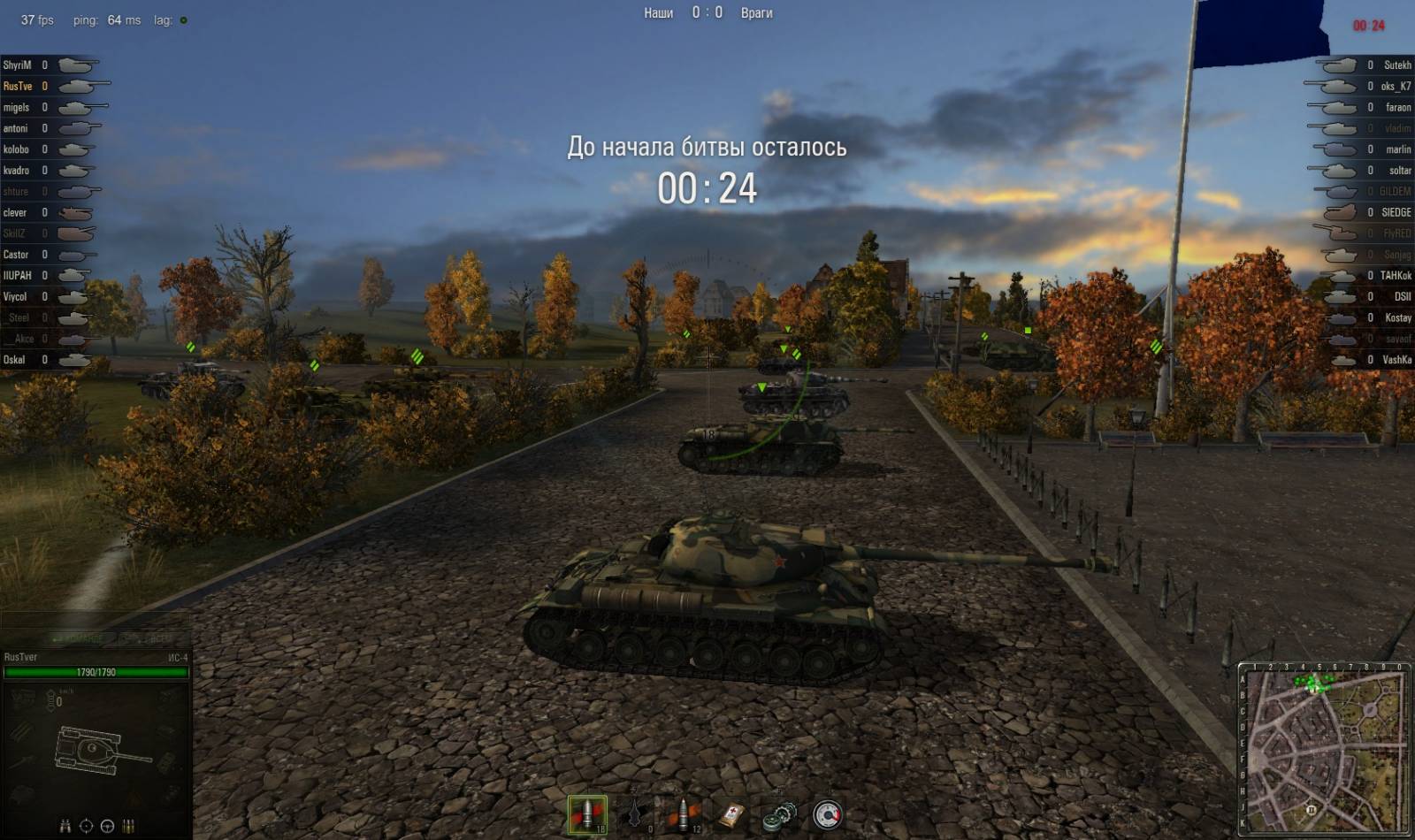Select ally kolobo in the team roster
This screenshot has width=1415, height=840.
pyautogui.click(x=16, y=149)
